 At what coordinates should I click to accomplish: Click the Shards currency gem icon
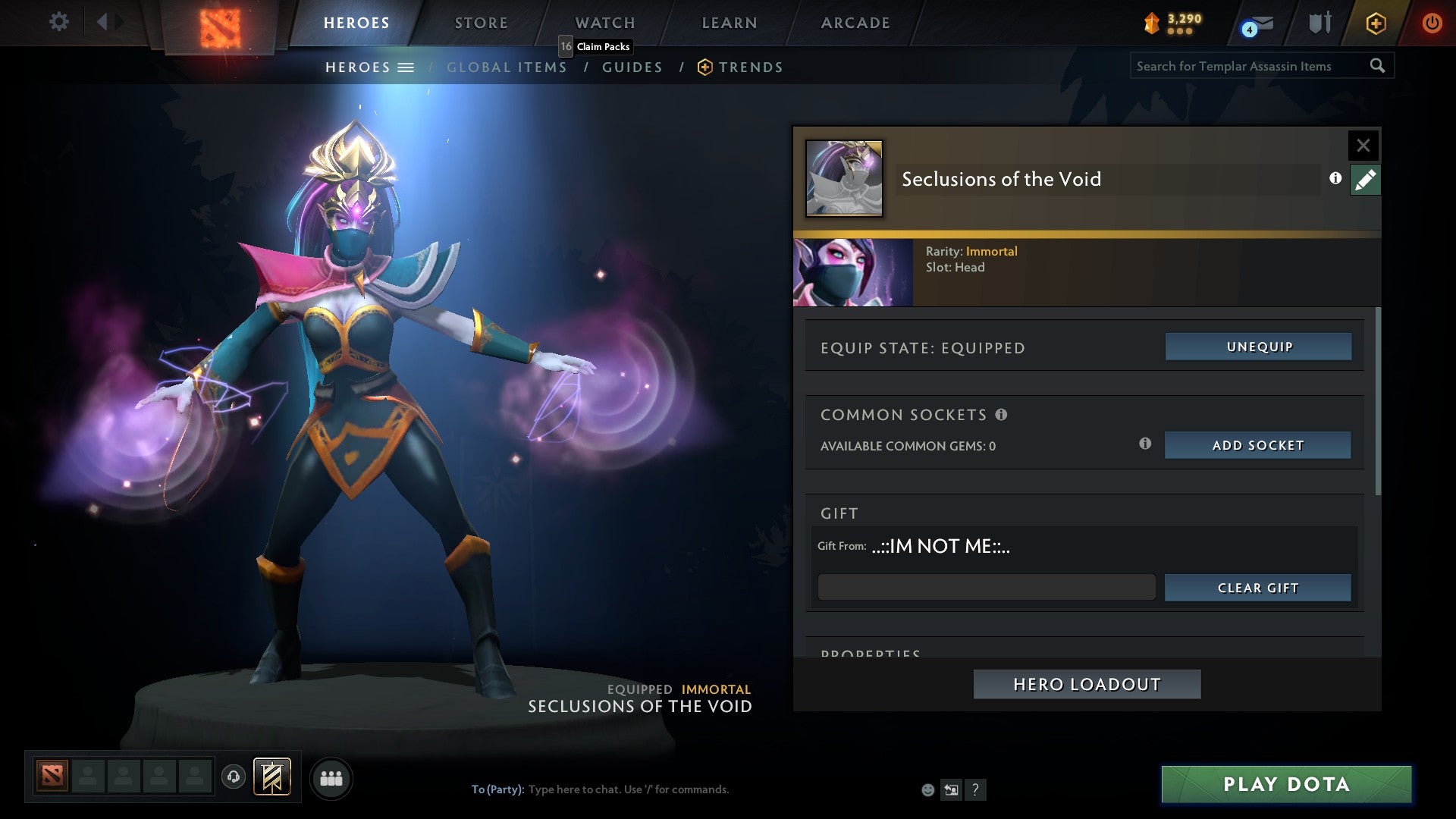pyautogui.click(x=1153, y=21)
